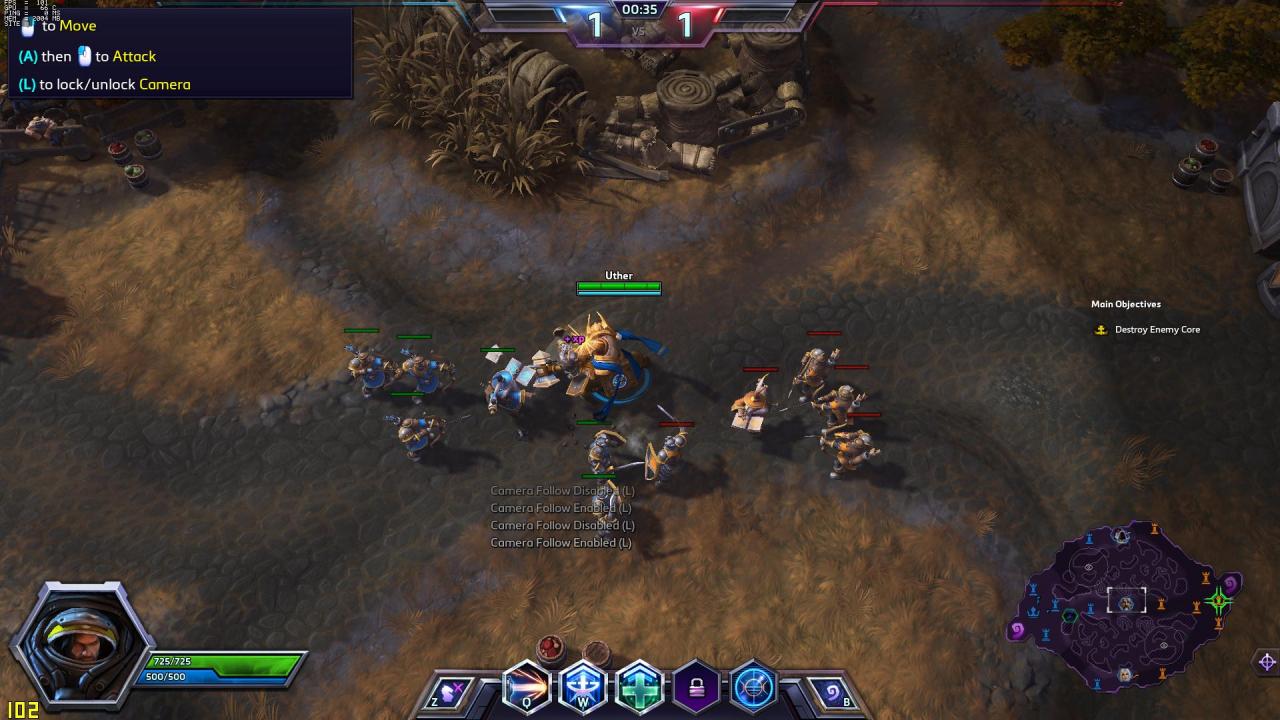Use the Hearthstone B recall button

pyautogui.click(x=832, y=692)
